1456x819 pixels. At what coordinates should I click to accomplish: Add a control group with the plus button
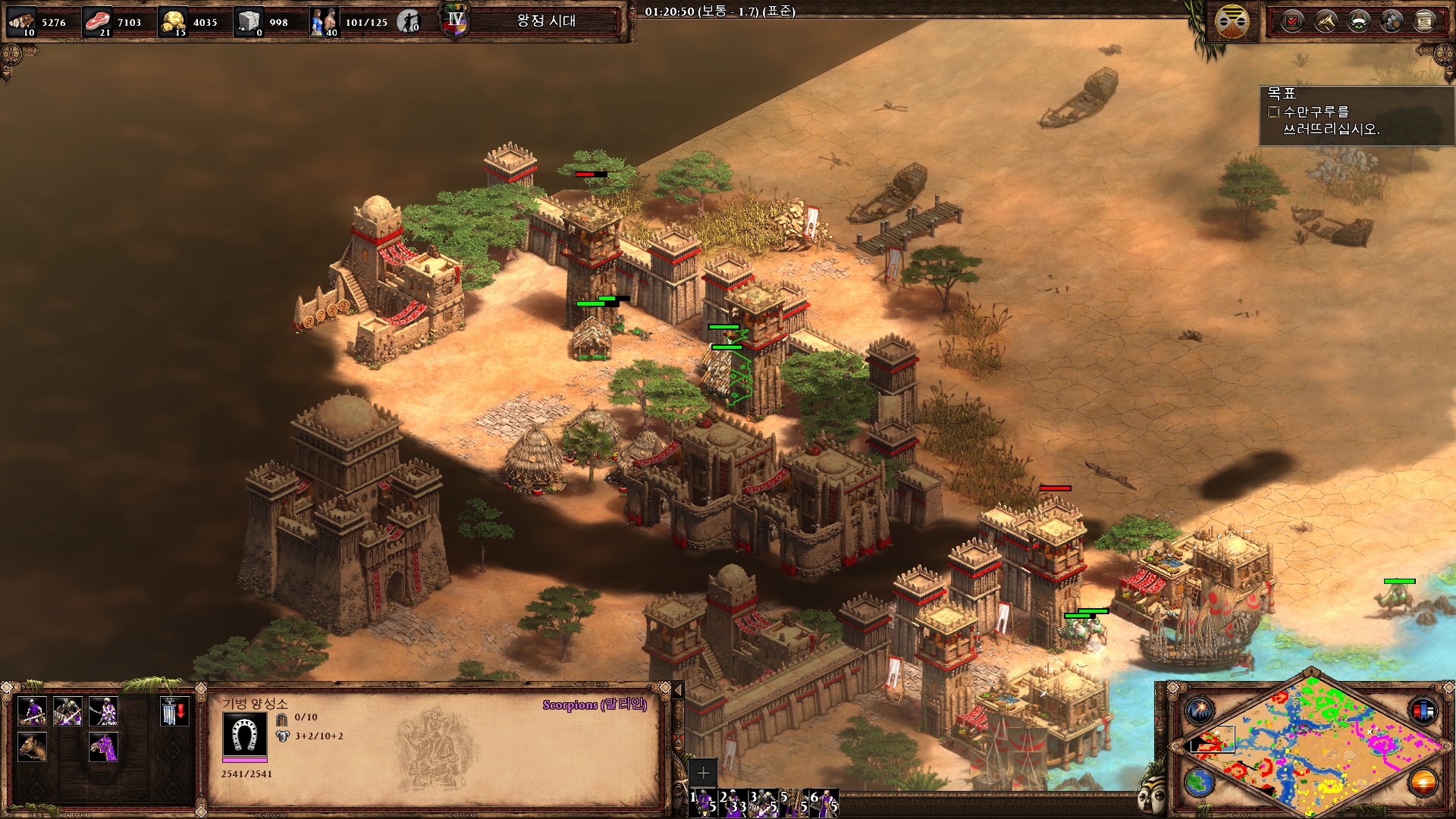point(703,773)
